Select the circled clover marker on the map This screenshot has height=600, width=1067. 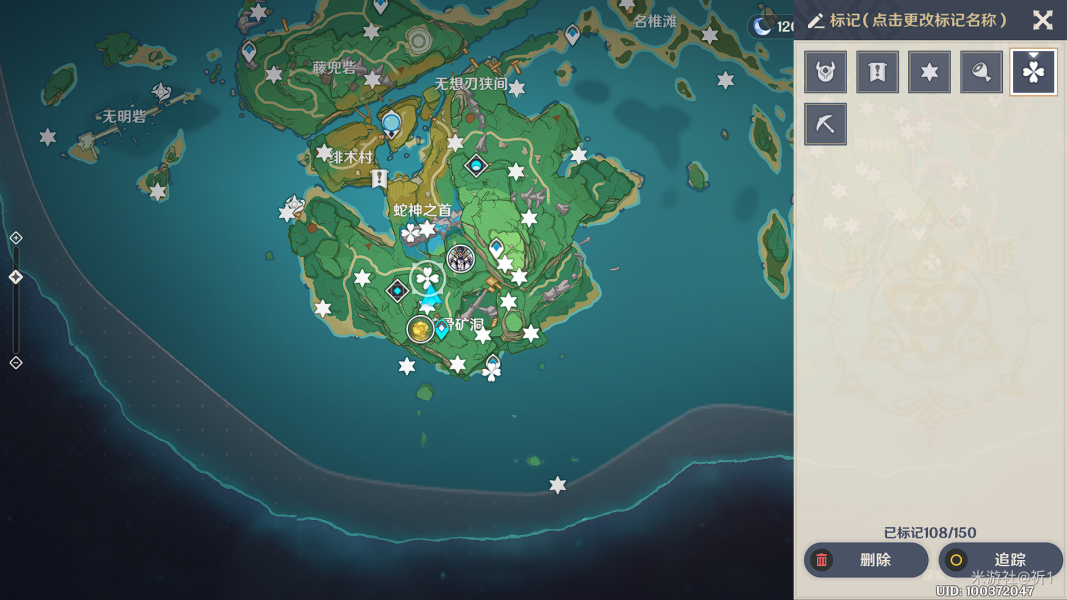coord(427,279)
